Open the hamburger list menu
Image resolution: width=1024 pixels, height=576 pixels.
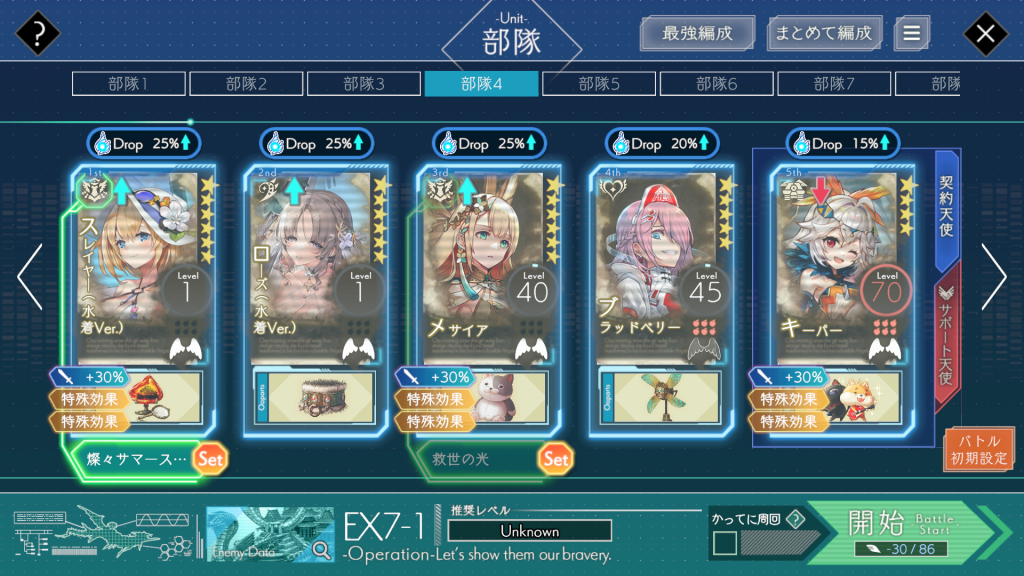[x=911, y=33]
